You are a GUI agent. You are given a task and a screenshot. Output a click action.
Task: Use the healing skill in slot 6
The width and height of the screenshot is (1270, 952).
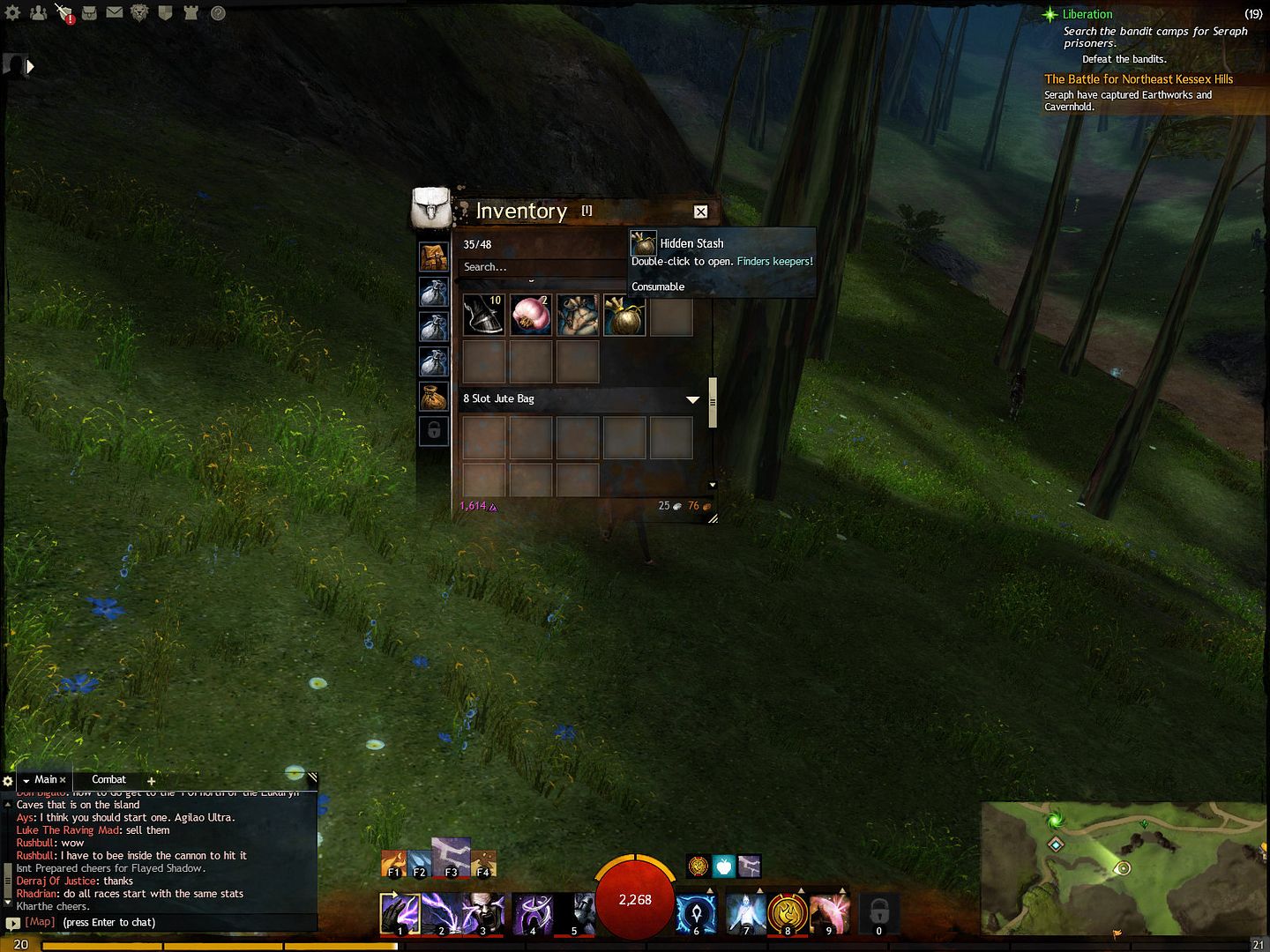[696, 914]
